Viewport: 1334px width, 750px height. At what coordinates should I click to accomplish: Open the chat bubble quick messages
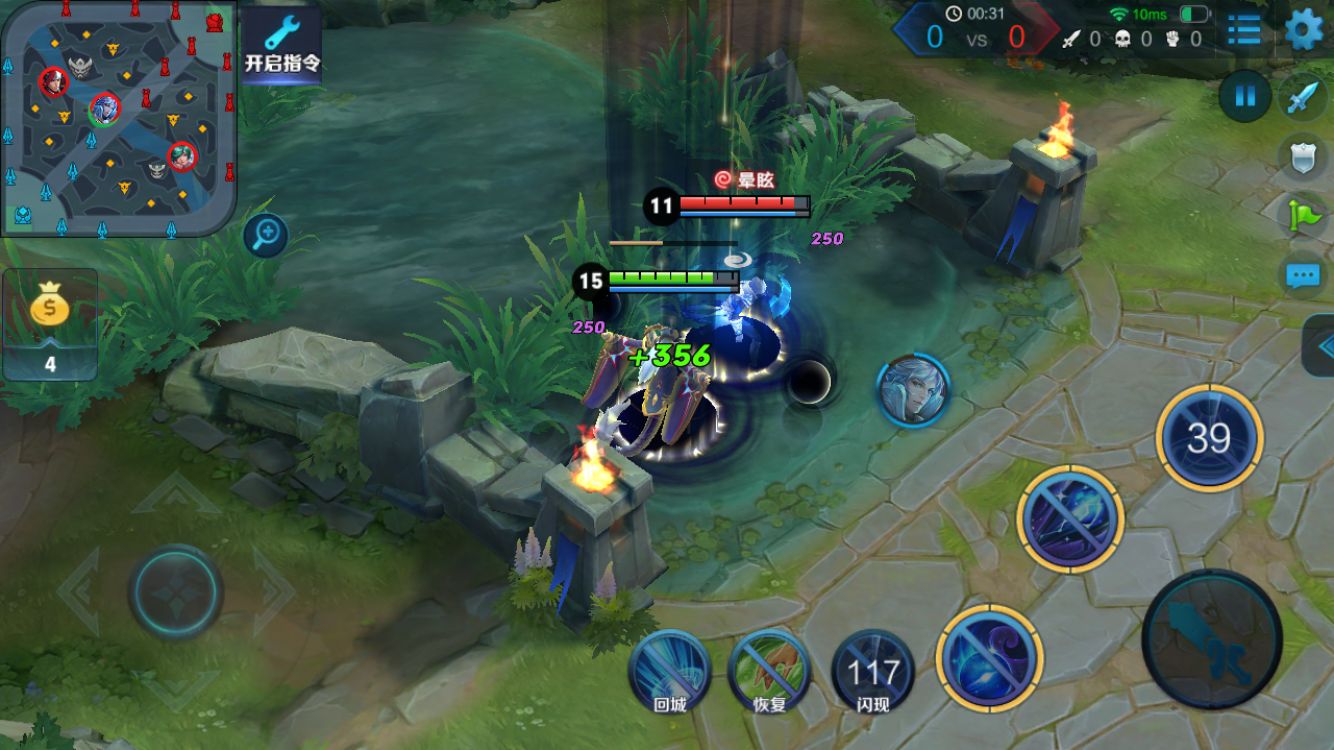(x=1302, y=275)
